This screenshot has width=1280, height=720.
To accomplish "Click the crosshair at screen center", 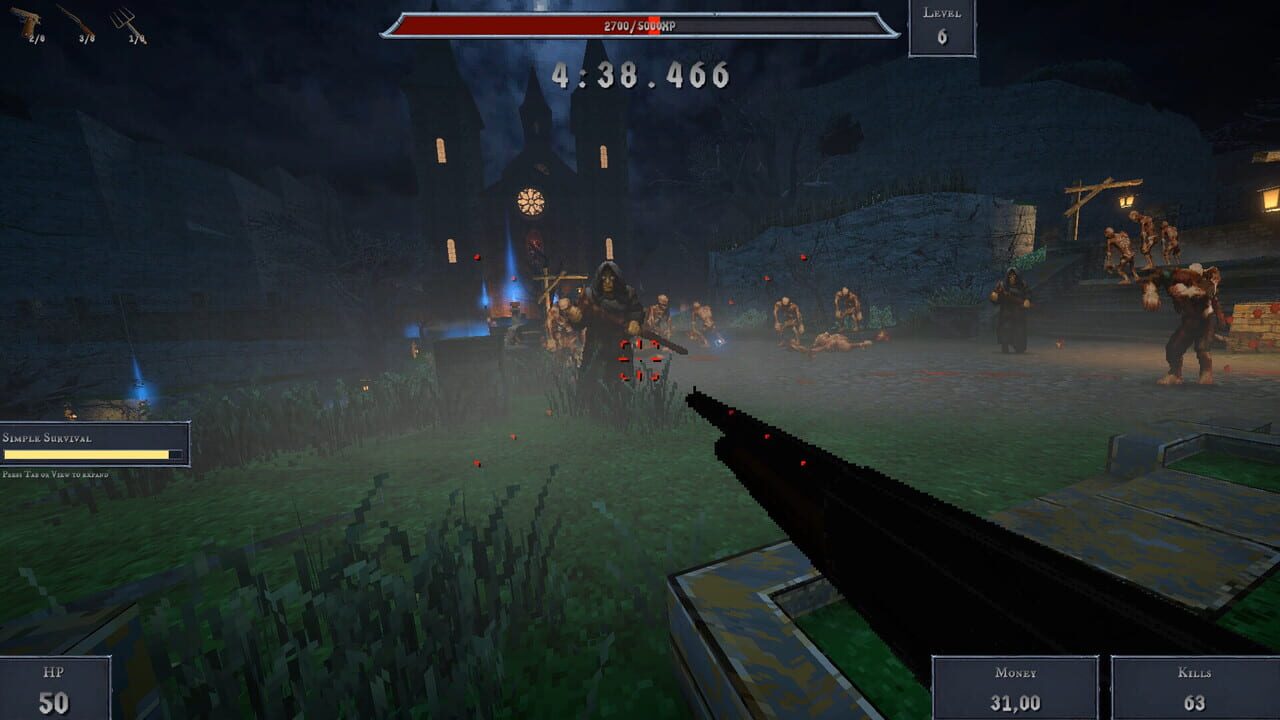I will point(640,360).
